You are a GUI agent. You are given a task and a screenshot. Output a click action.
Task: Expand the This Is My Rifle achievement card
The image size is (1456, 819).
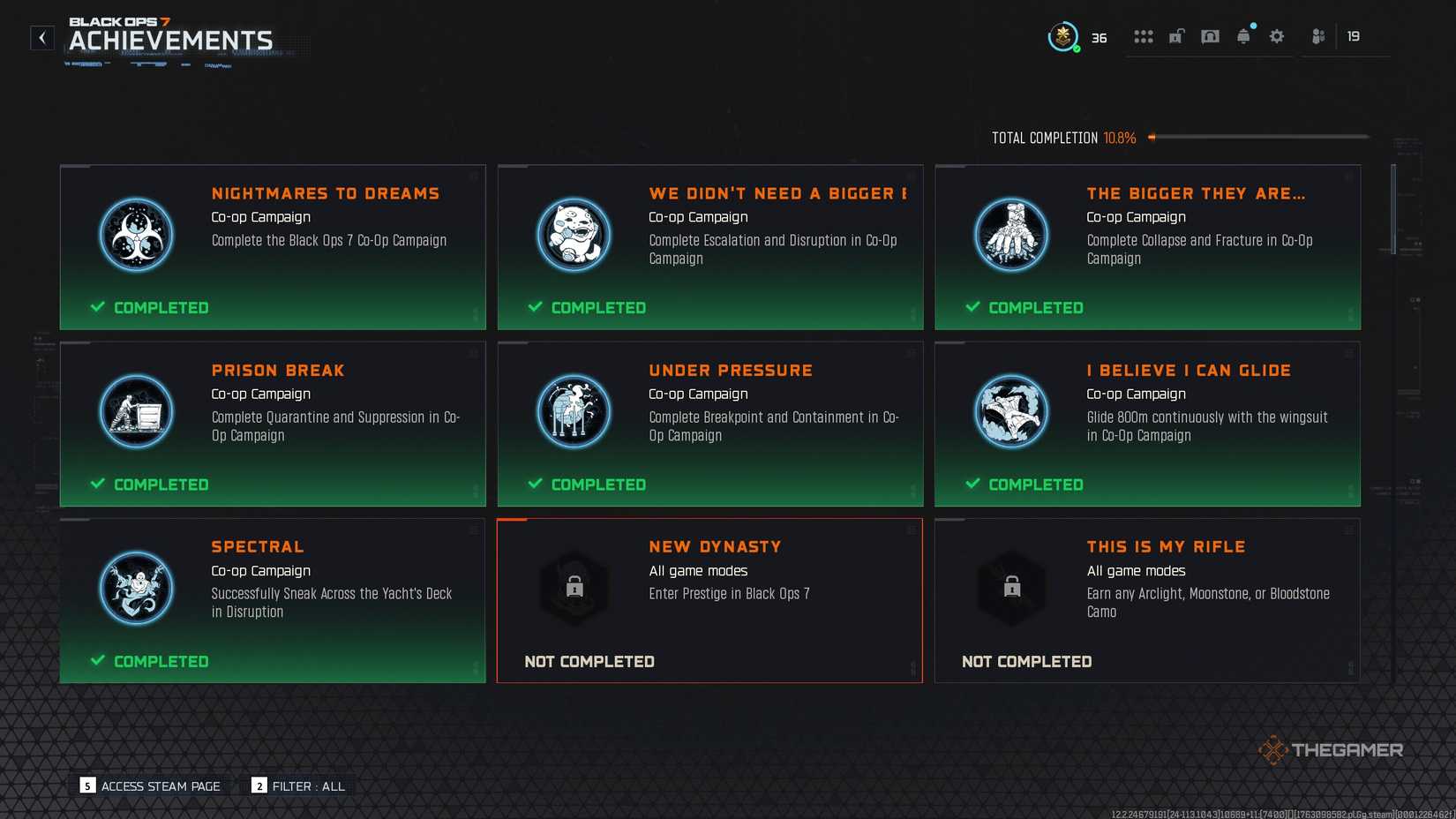(1147, 600)
